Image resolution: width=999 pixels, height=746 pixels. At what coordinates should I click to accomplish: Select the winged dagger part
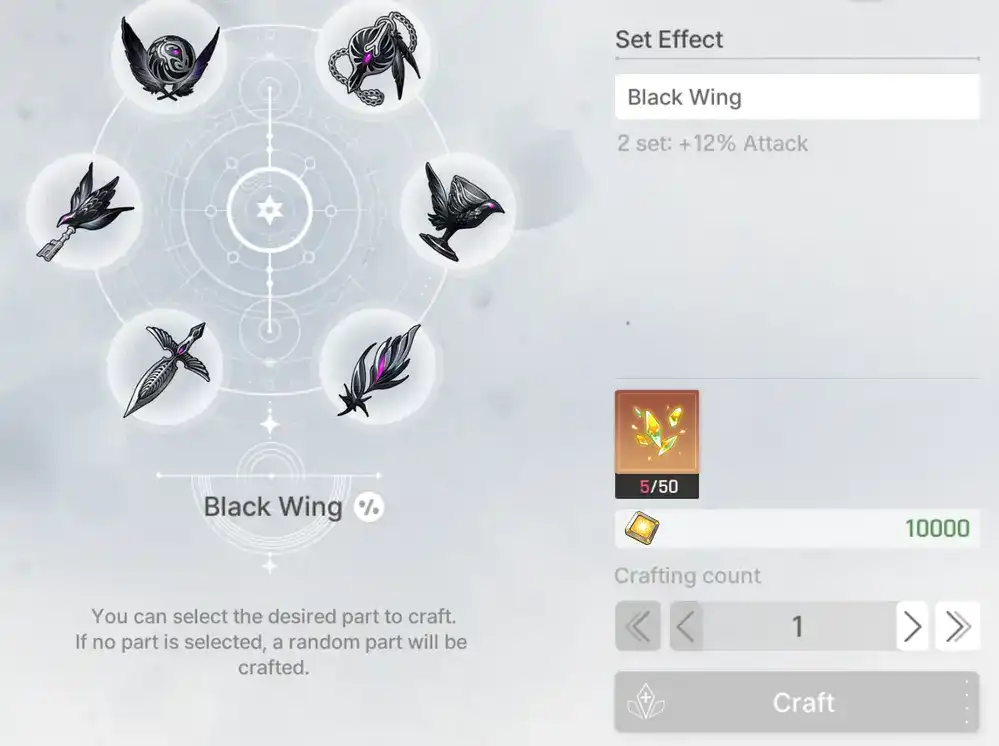click(x=166, y=367)
